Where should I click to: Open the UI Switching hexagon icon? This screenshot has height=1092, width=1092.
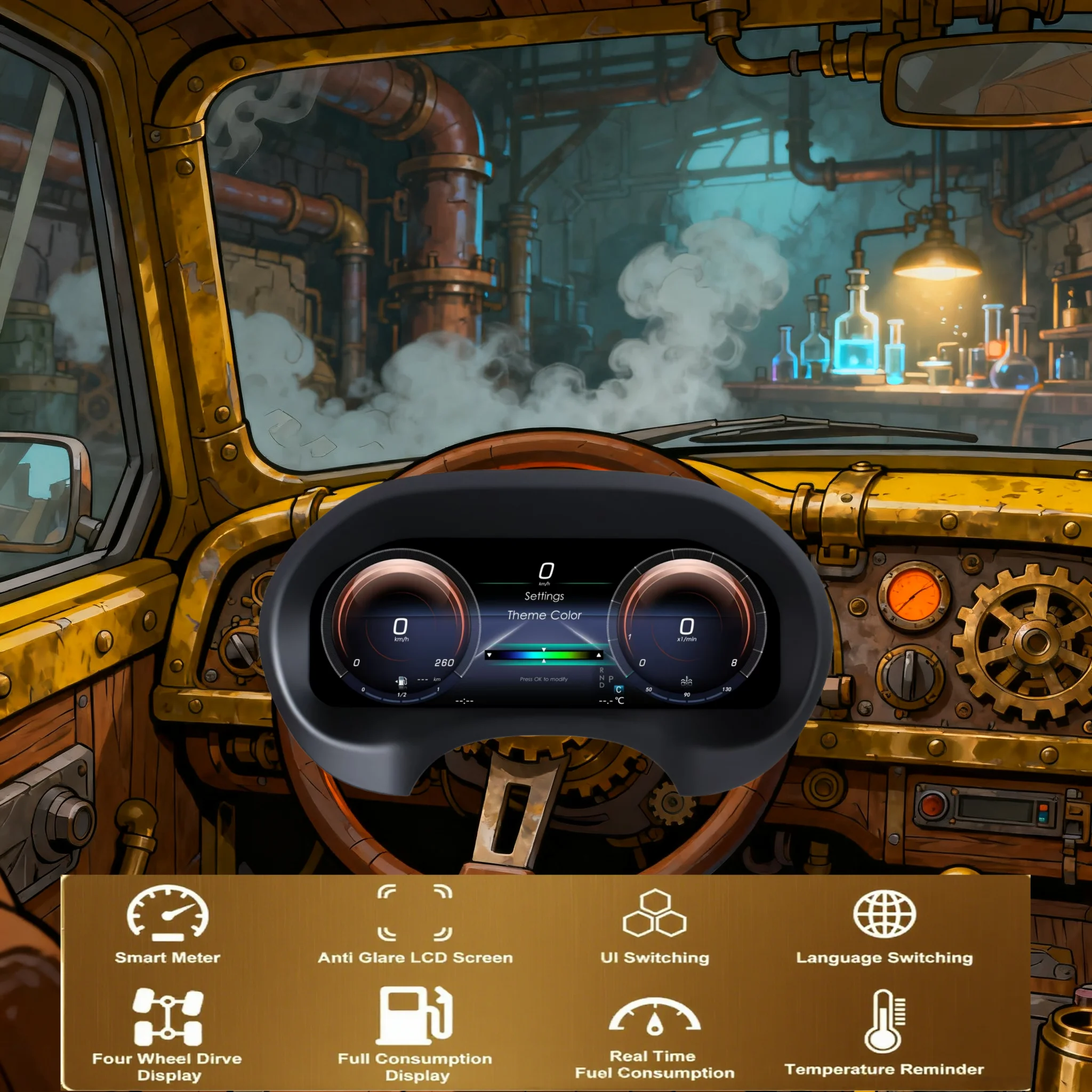point(655,913)
